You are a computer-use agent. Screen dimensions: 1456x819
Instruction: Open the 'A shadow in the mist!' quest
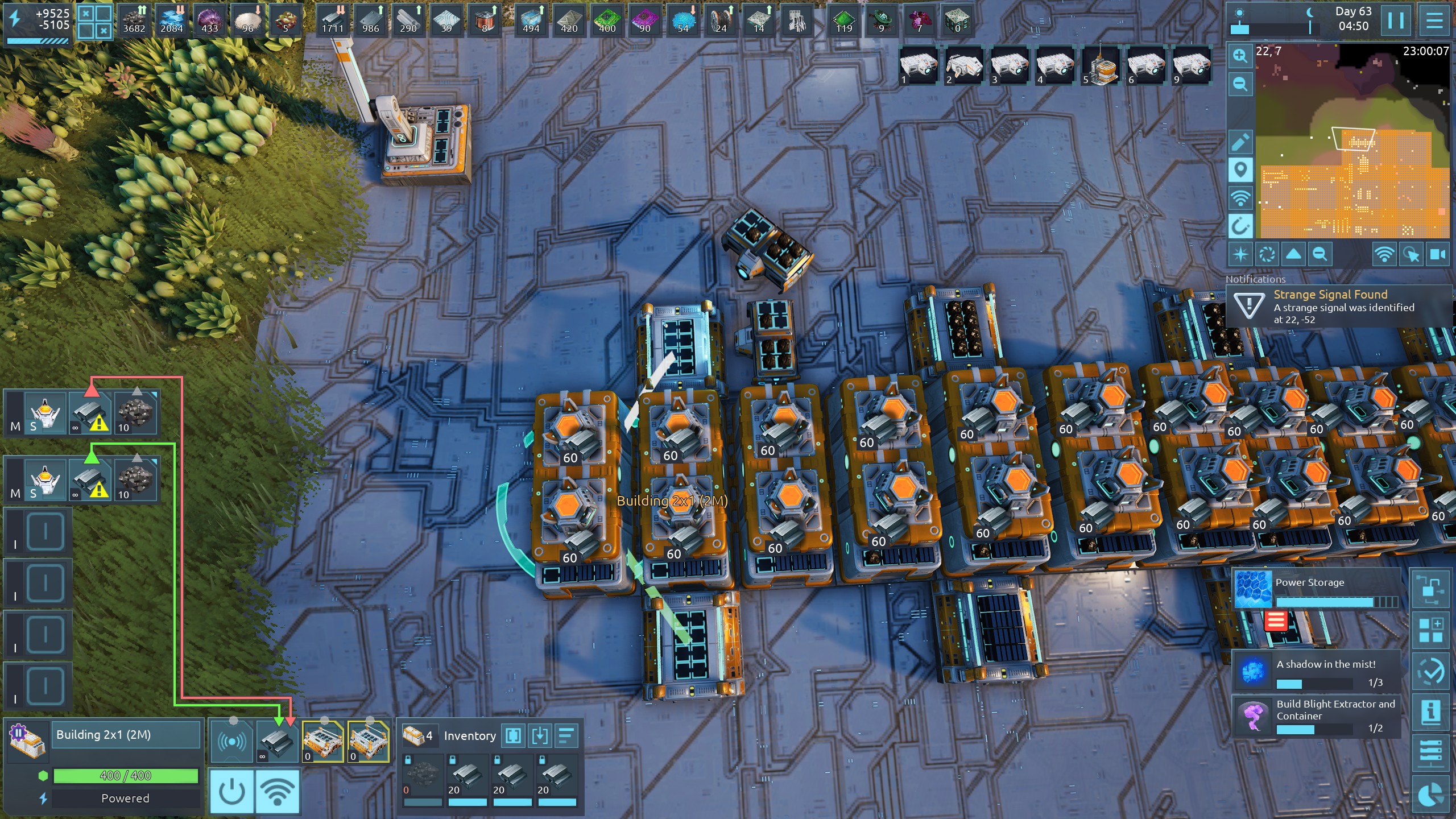1316,671
